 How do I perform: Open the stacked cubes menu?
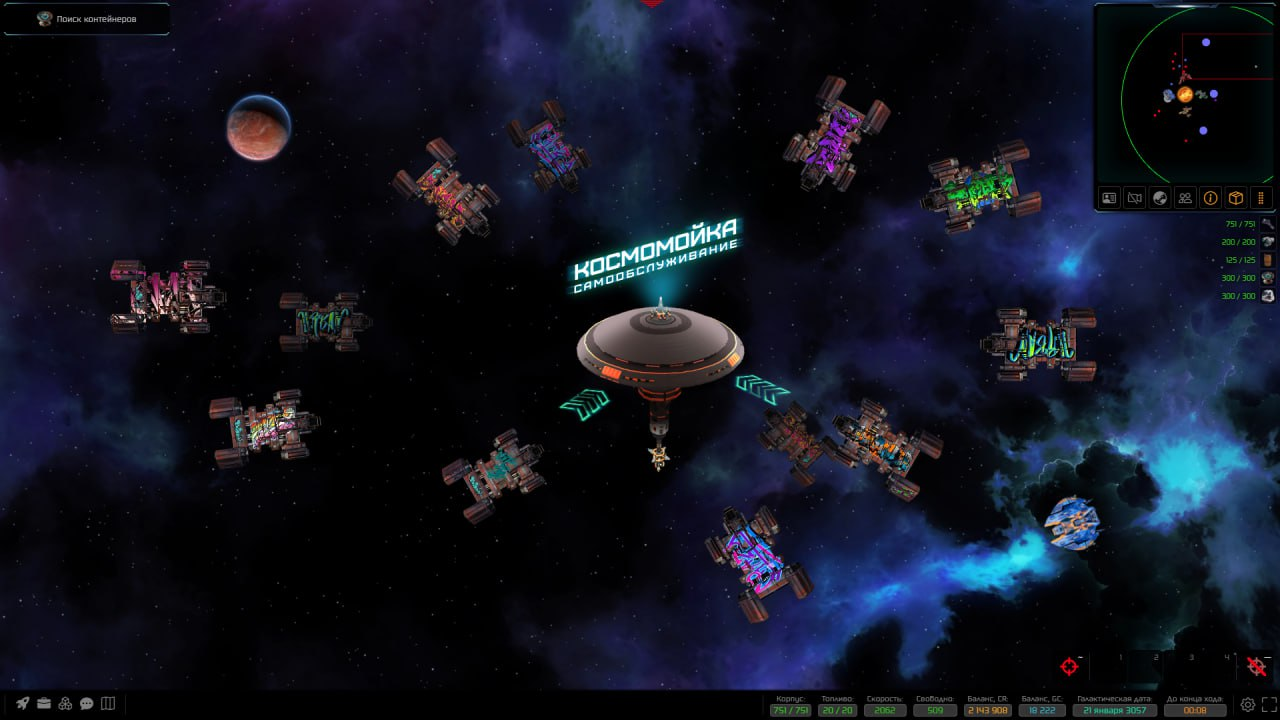(65, 703)
